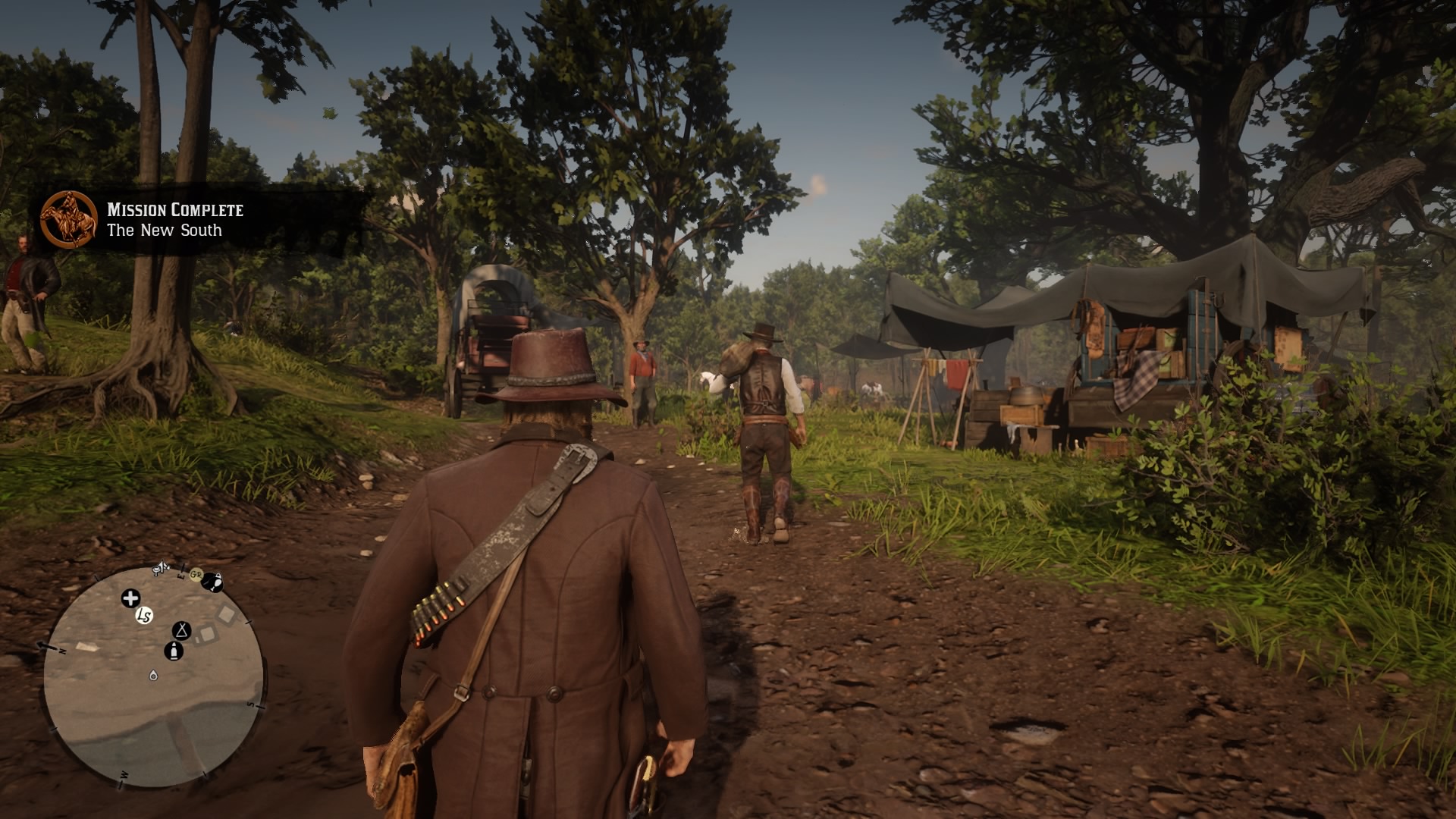Screen dimensions: 1456x819
Task: Click the yellow GR gang member marker
Action: pos(195,574)
